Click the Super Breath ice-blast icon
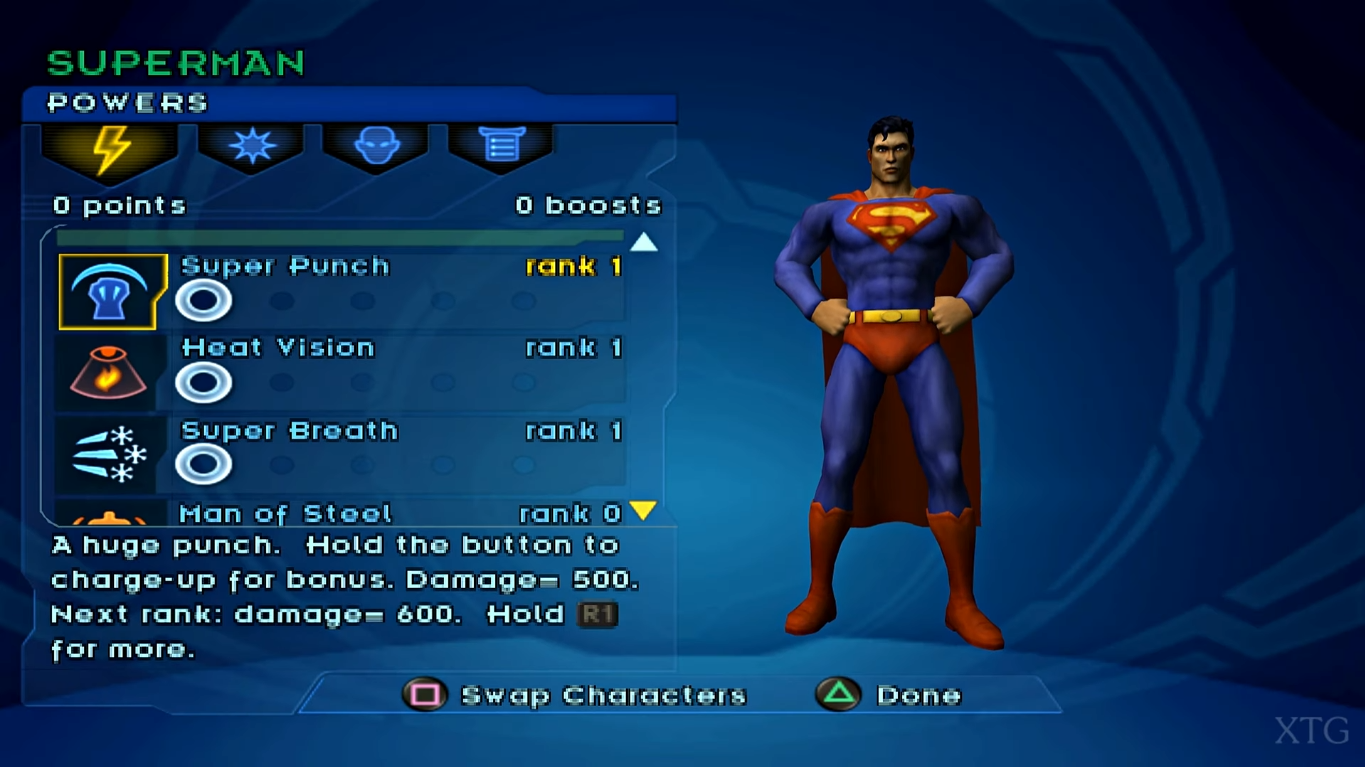The image size is (1365, 767). tap(108, 455)
